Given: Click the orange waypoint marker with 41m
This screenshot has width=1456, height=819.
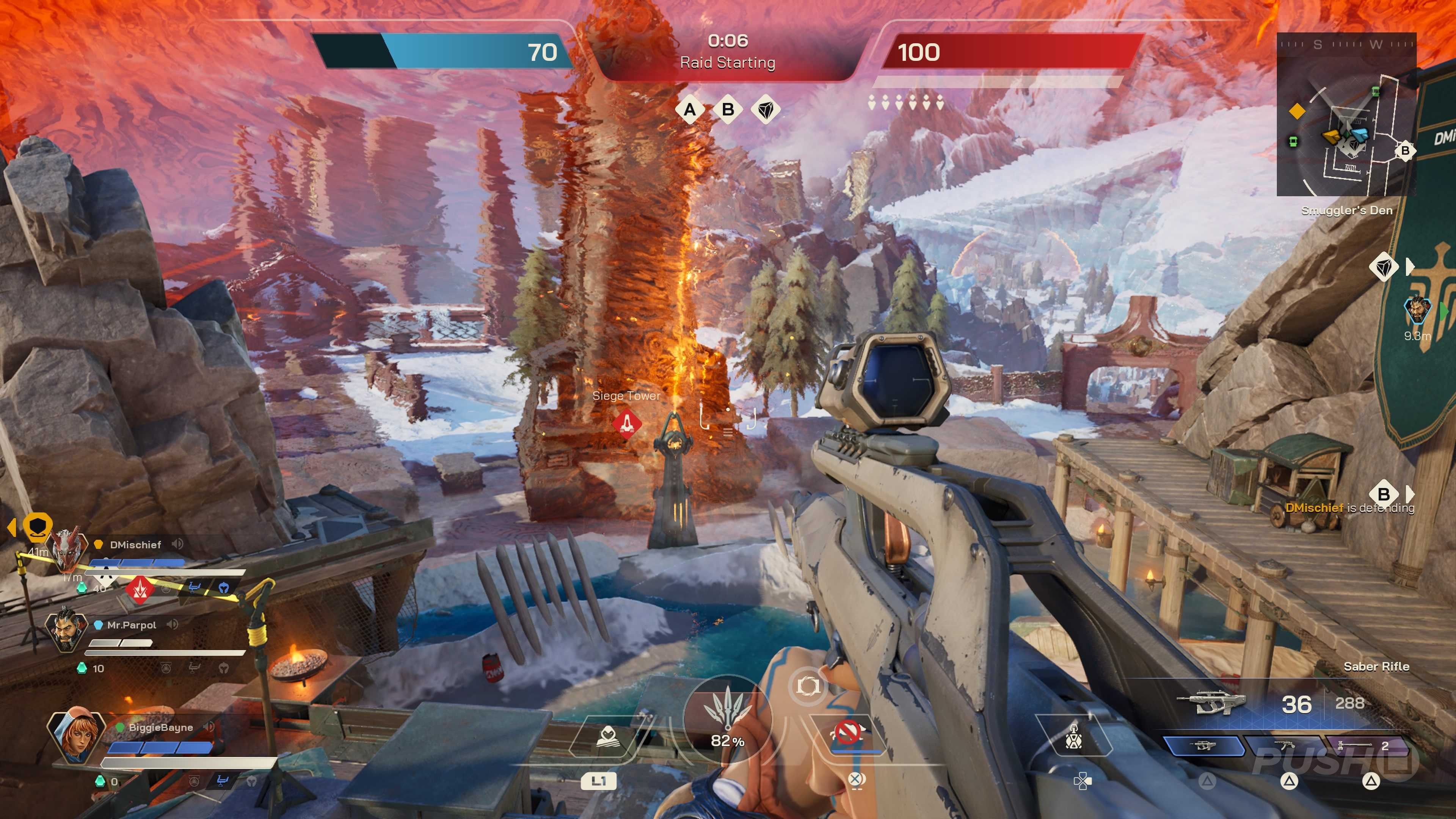Looking at the screenshot, I should pyautogui.click(x=37, y=526).
